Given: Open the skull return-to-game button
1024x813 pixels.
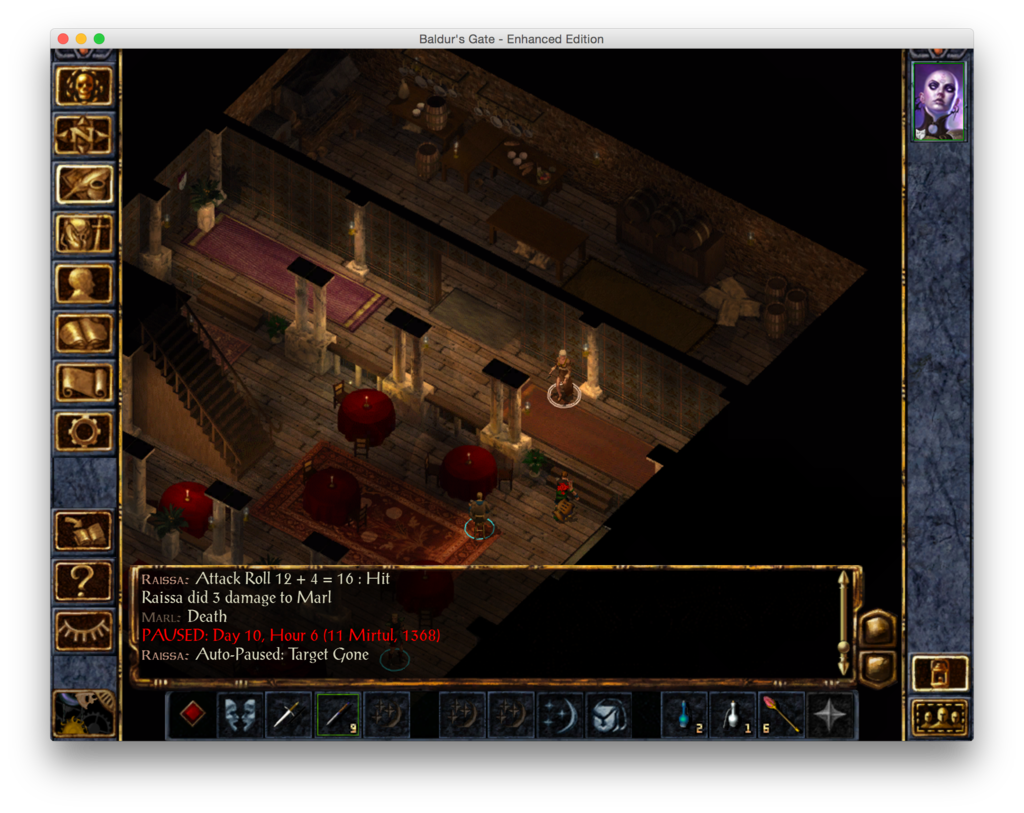Looking at the screenshot, I should click(x=84, y=87).
